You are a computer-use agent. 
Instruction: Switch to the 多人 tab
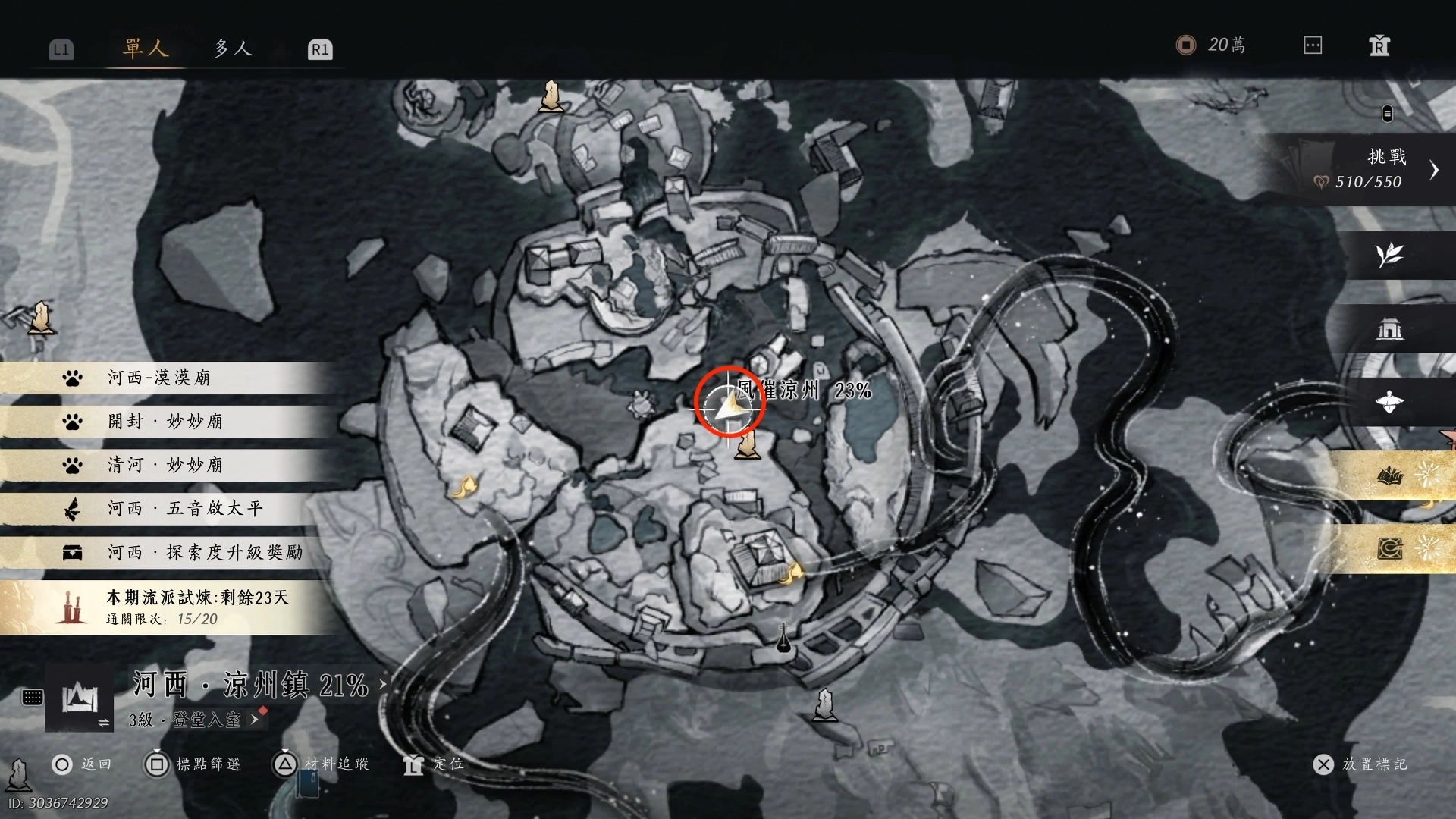click(232, 49)
